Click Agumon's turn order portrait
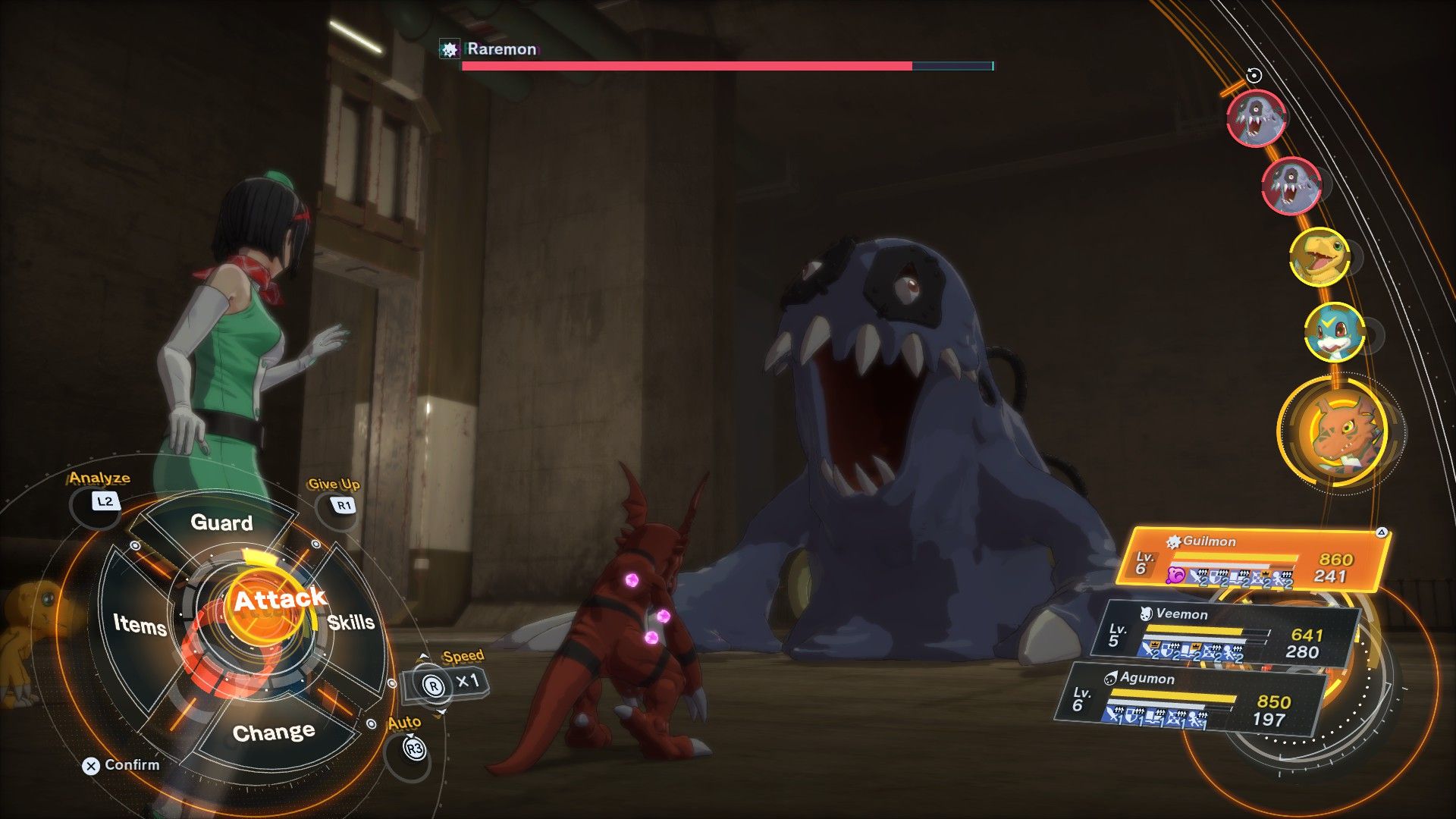The image size is (1456, 819). click(x=1319, y=257)
